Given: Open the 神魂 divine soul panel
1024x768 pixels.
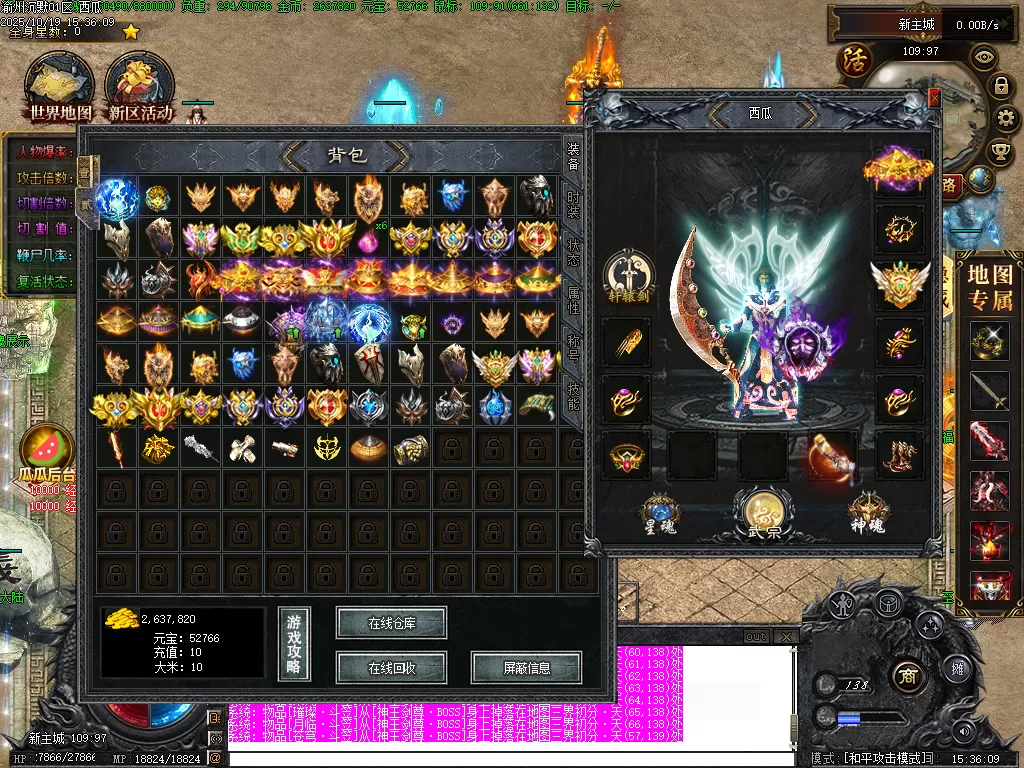Looking at the screenshot, I should [868, 512].
